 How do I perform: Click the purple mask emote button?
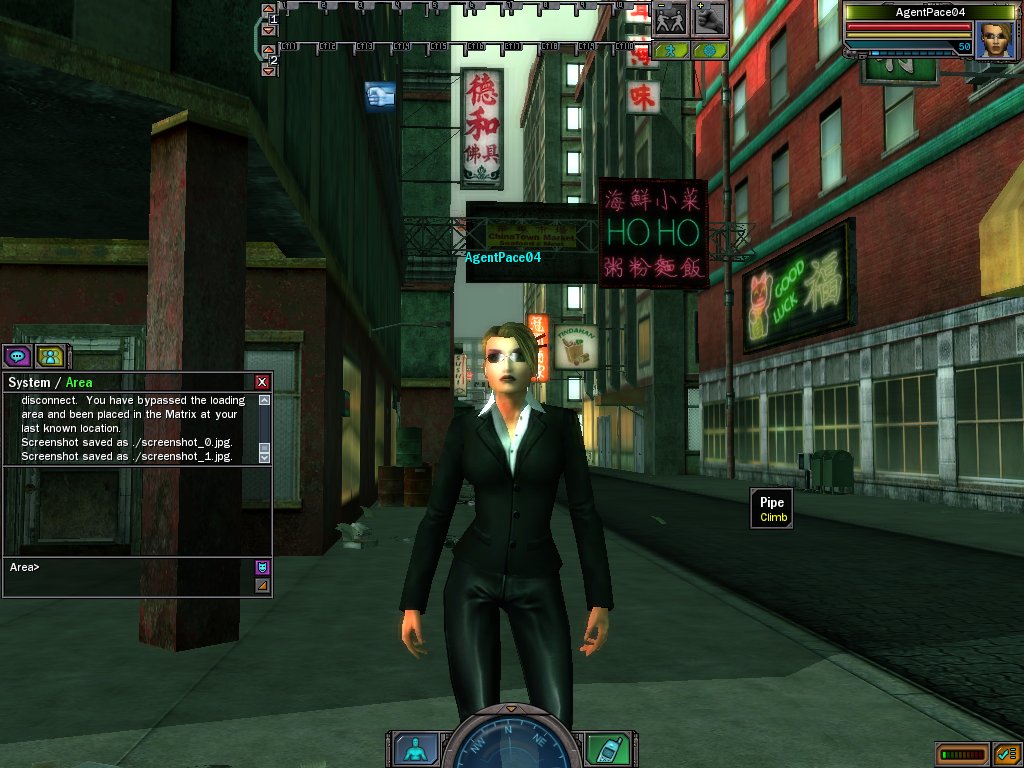[262, 567]
